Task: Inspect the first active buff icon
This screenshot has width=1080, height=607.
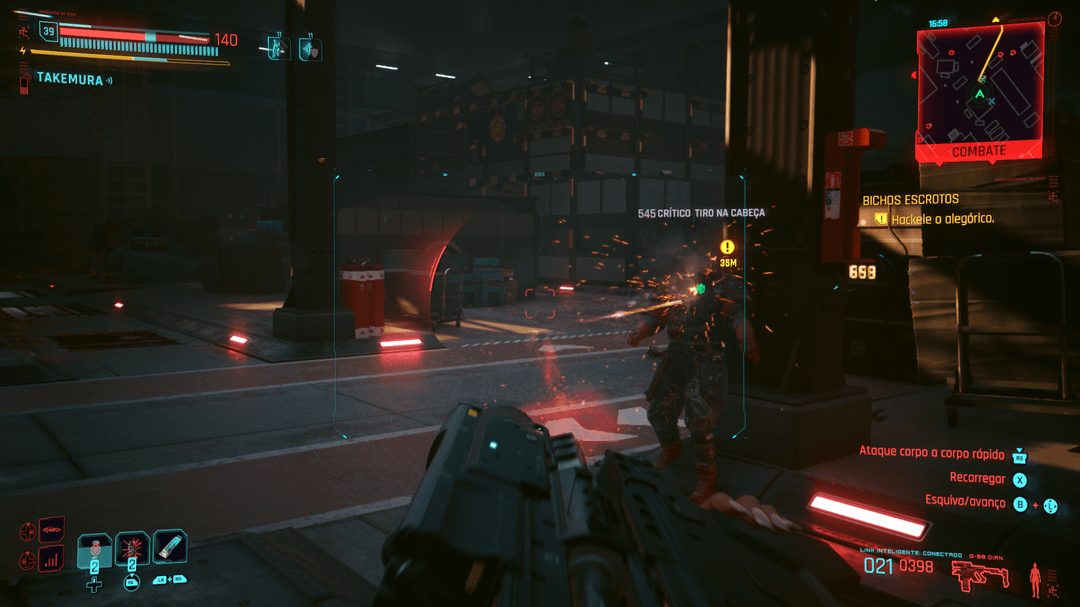Action: (279, 47)
